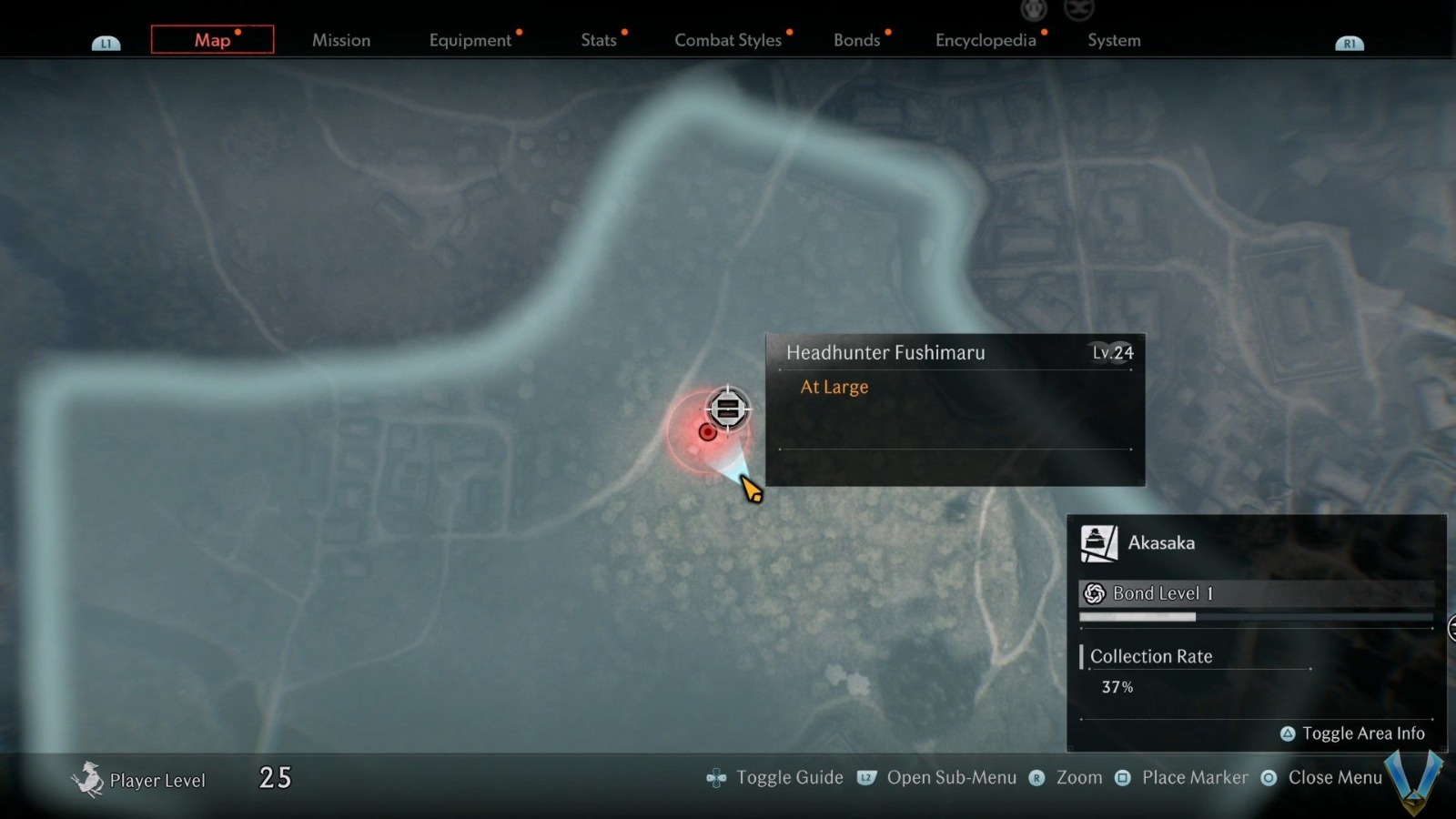The width and height of the screenshot is (1456, 819).
Task: Select the headhunter crosshair marker on the map
Action: (x=727, y=409)
